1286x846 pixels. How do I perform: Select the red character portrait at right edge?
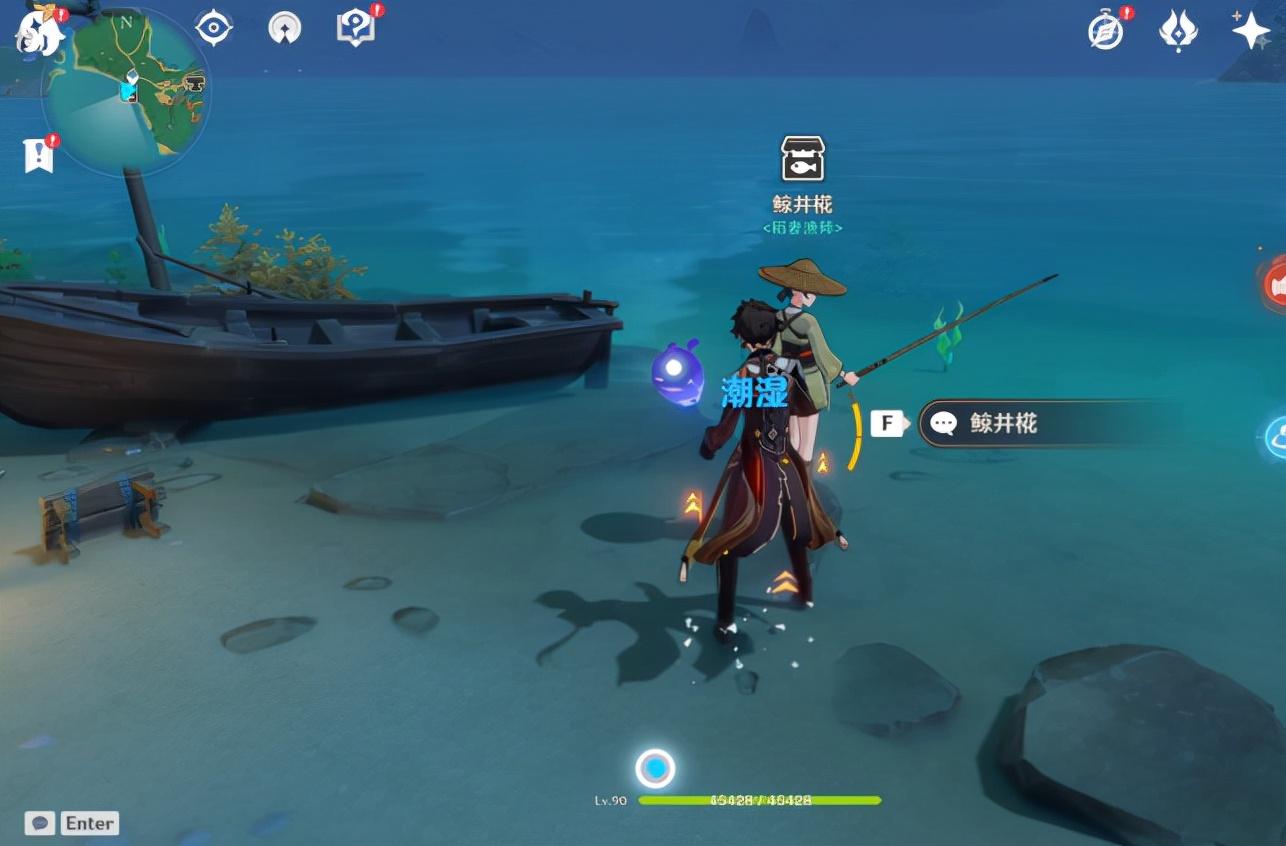pyautogui.click(x=1274, y=285)
